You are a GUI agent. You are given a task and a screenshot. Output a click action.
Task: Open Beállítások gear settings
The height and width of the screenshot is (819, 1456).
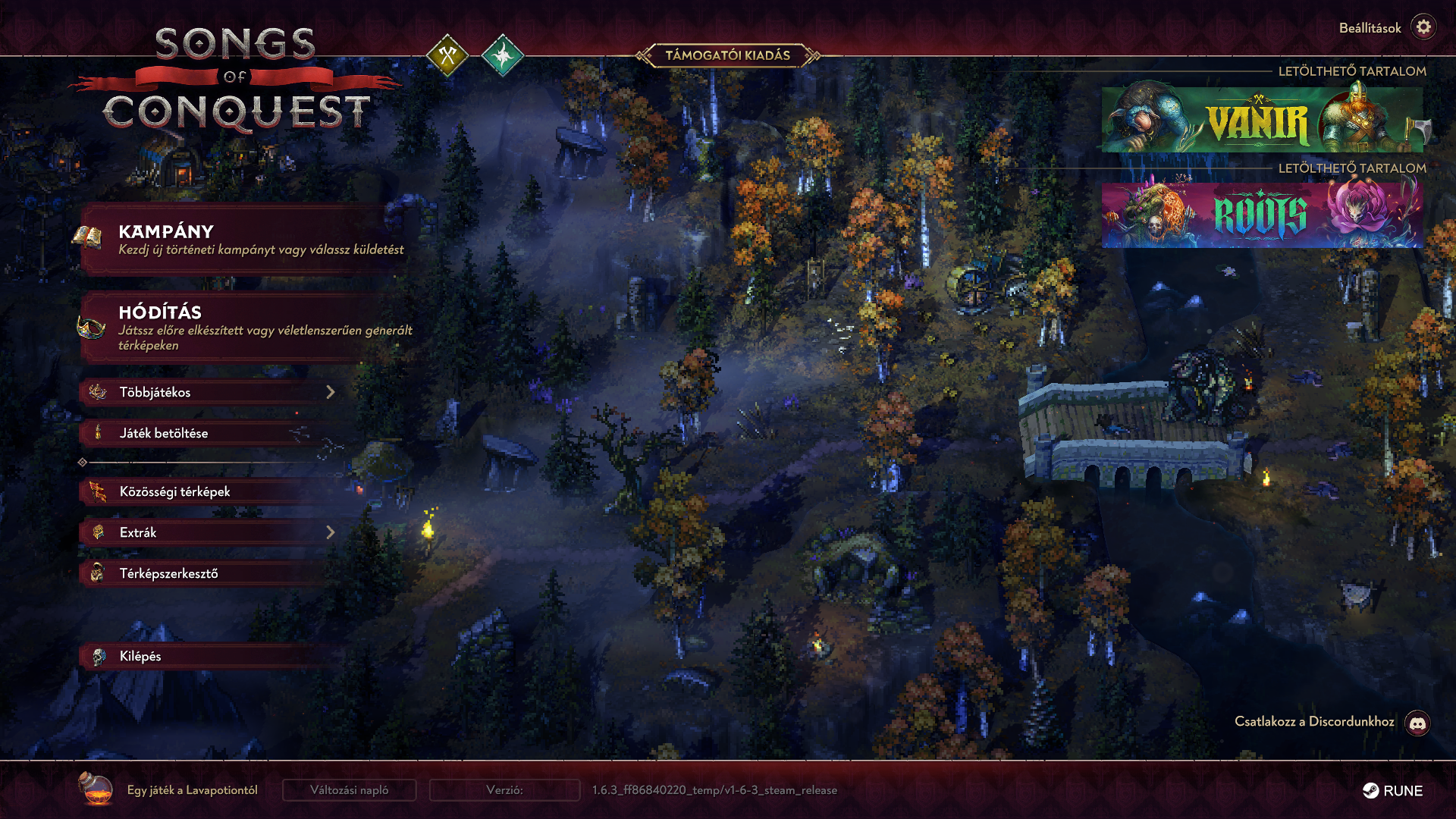pyautogui.click(x=1423, y=27)
